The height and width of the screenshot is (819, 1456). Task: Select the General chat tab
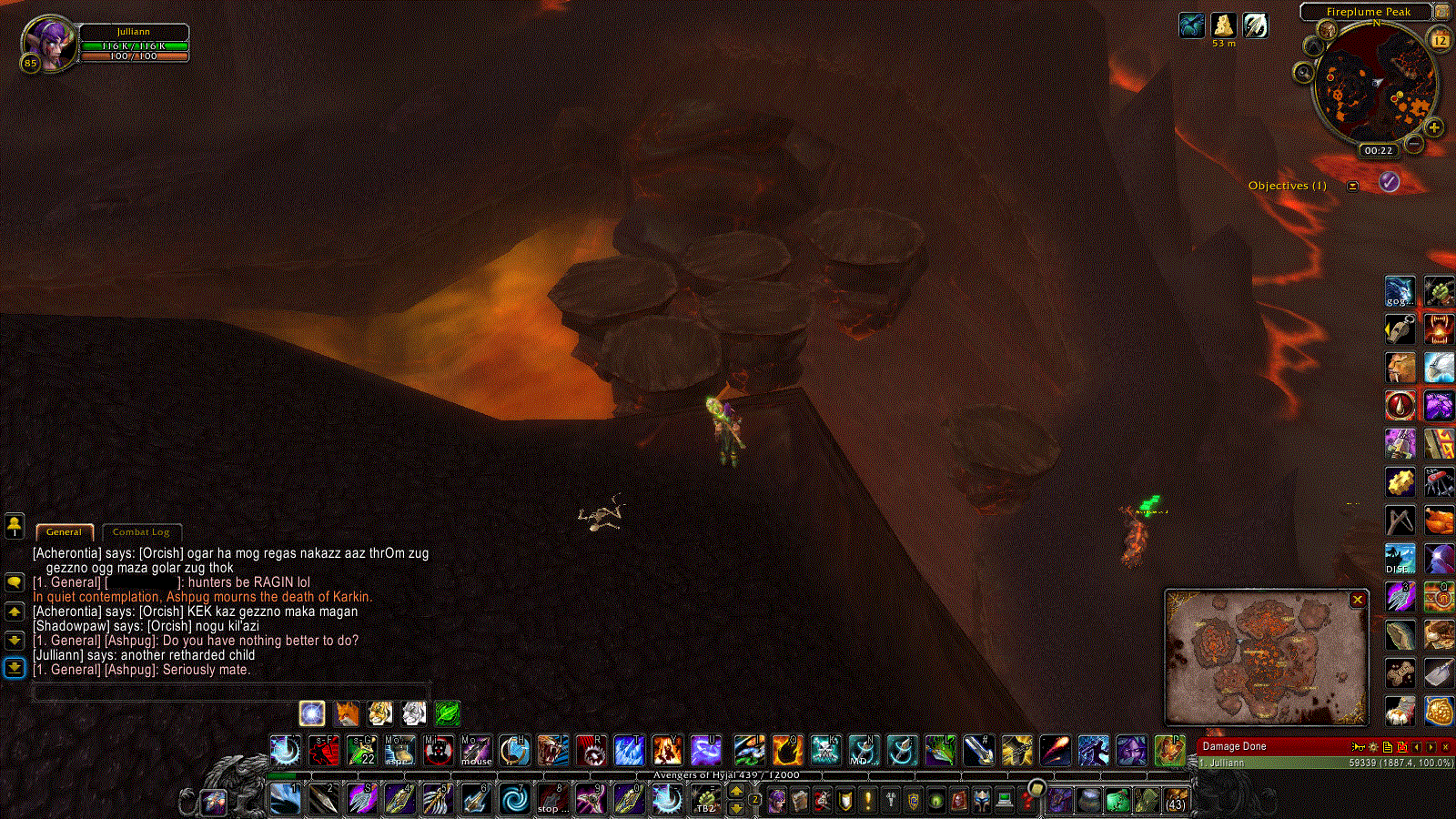click(64, 532)
